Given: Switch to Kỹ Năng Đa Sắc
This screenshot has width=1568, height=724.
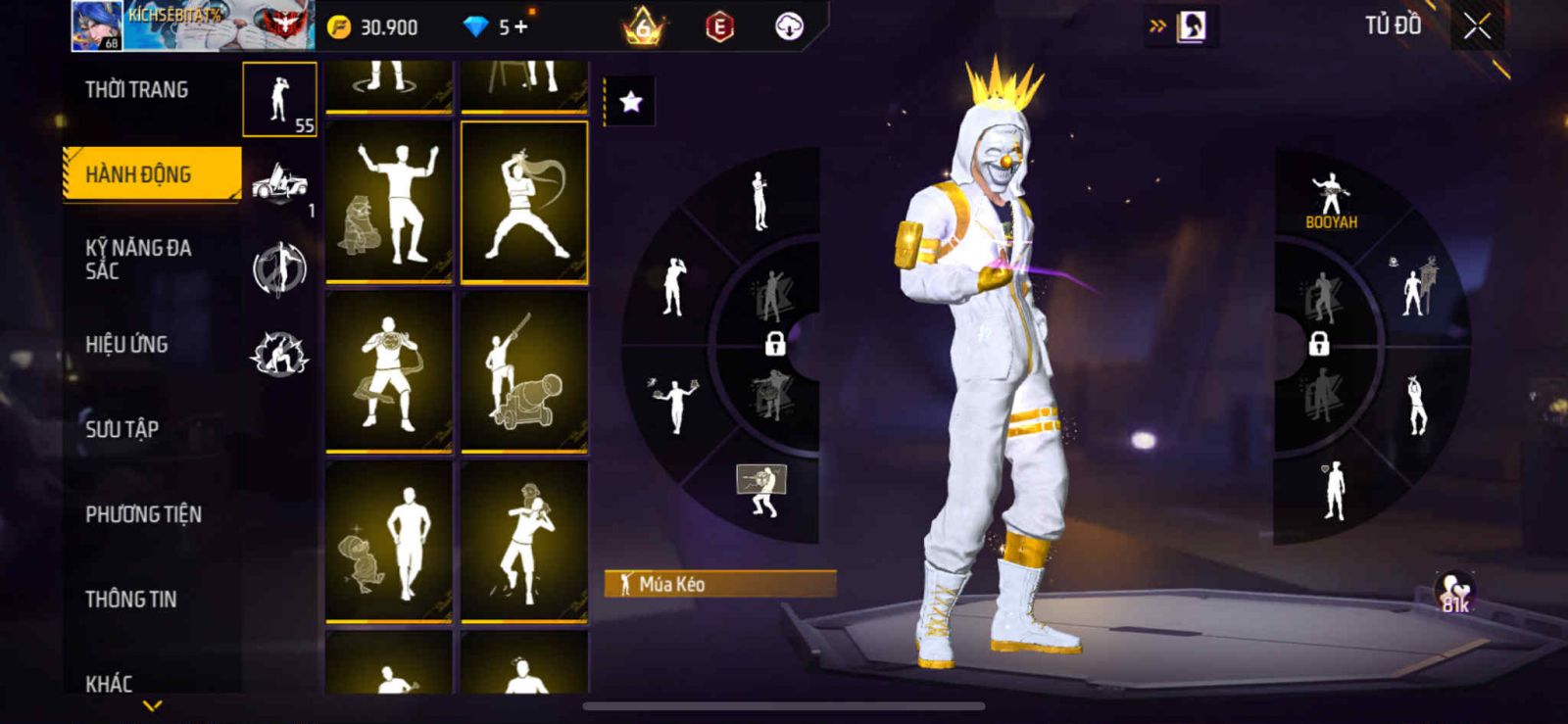Looking at the screenshot, I should tap(138, 259).
